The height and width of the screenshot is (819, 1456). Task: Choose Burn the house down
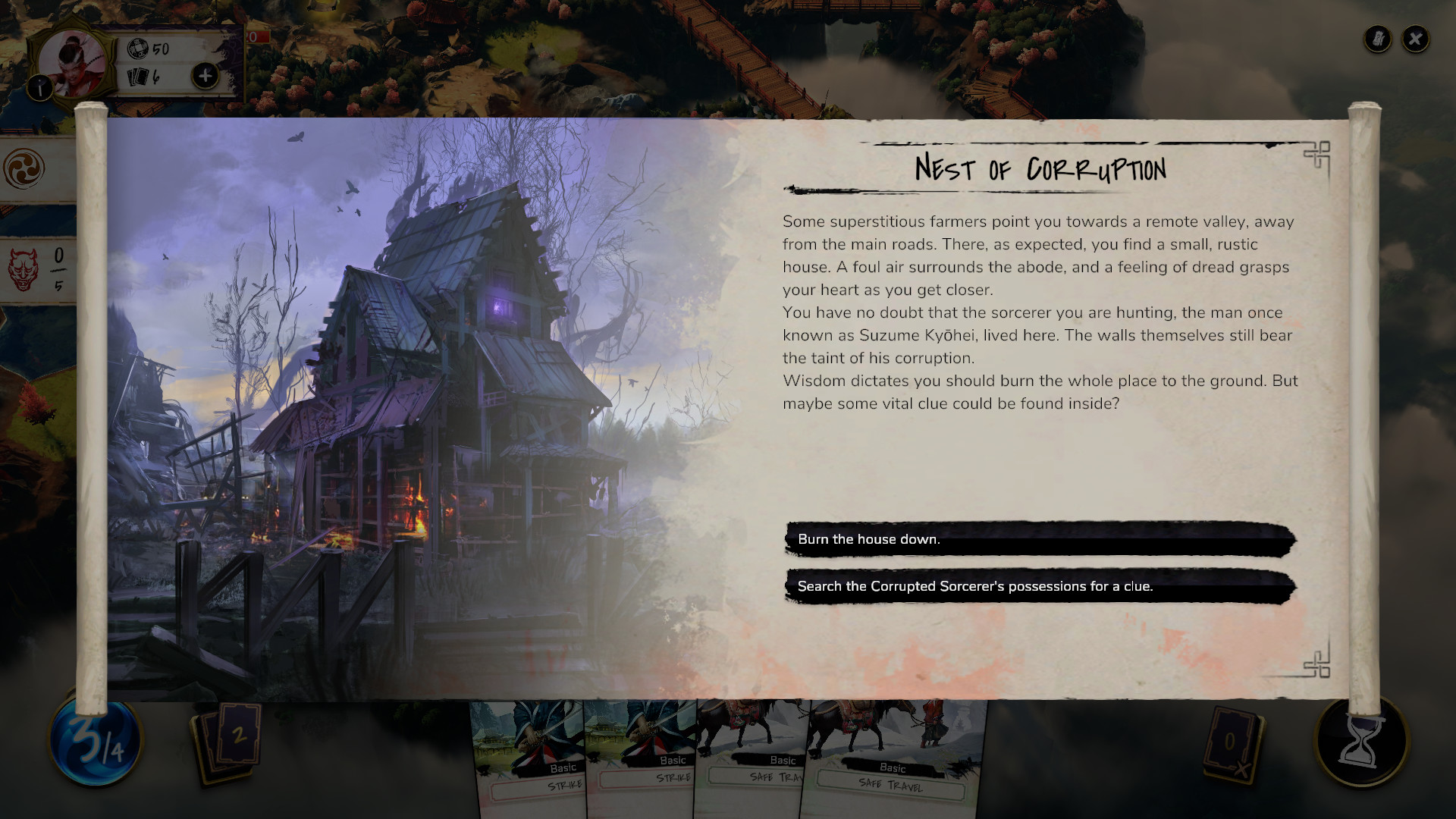point(1039,539)
